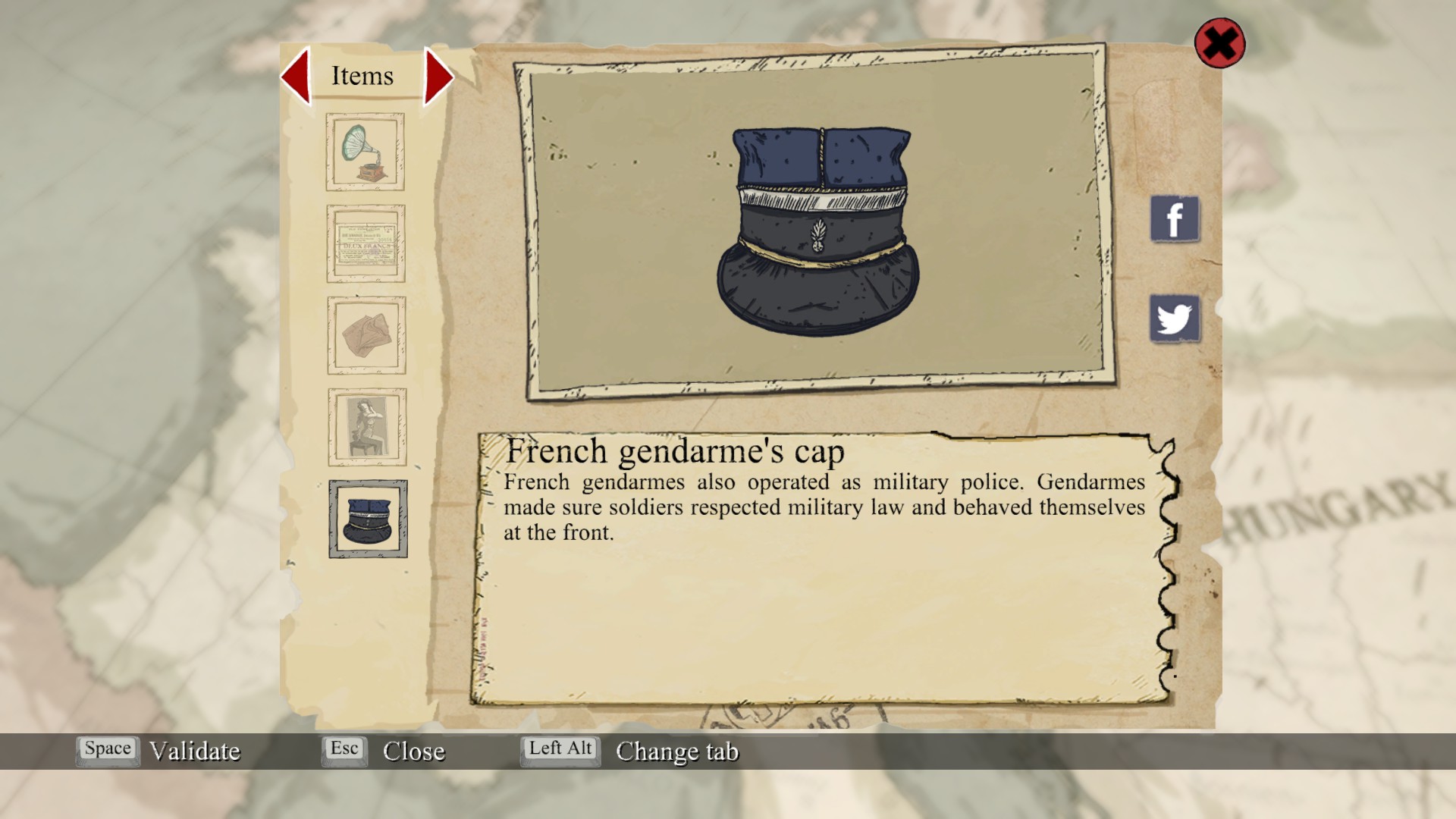This screenshot has height=819, width=1456.
Task: Go to previous tab with left red arrow
Action: pyautogui.click(x=296, y=76)
